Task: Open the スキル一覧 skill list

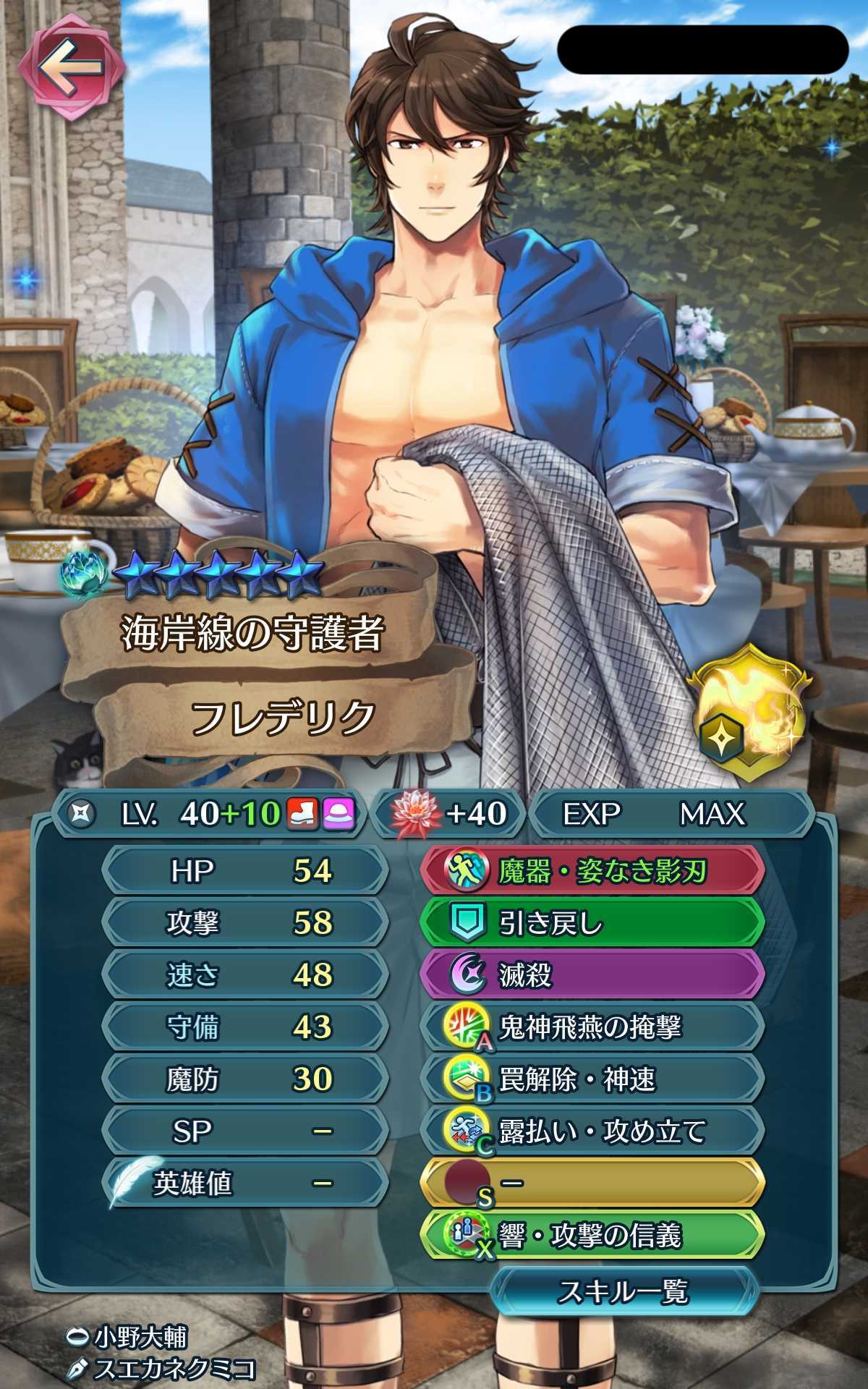Action: 623,1291
